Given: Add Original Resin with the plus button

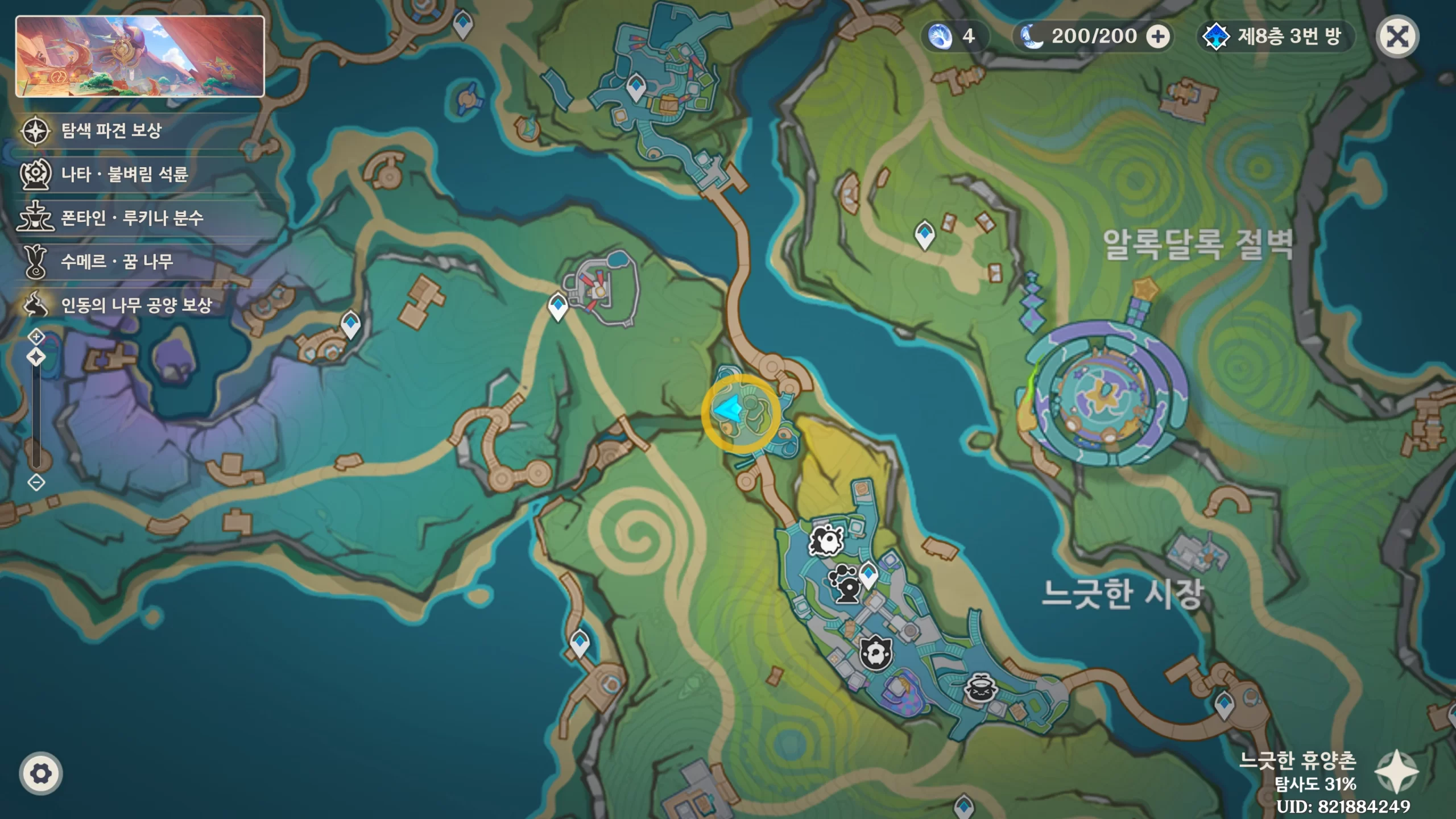Looking at the screenshot, I should (x=1157, y=37).
